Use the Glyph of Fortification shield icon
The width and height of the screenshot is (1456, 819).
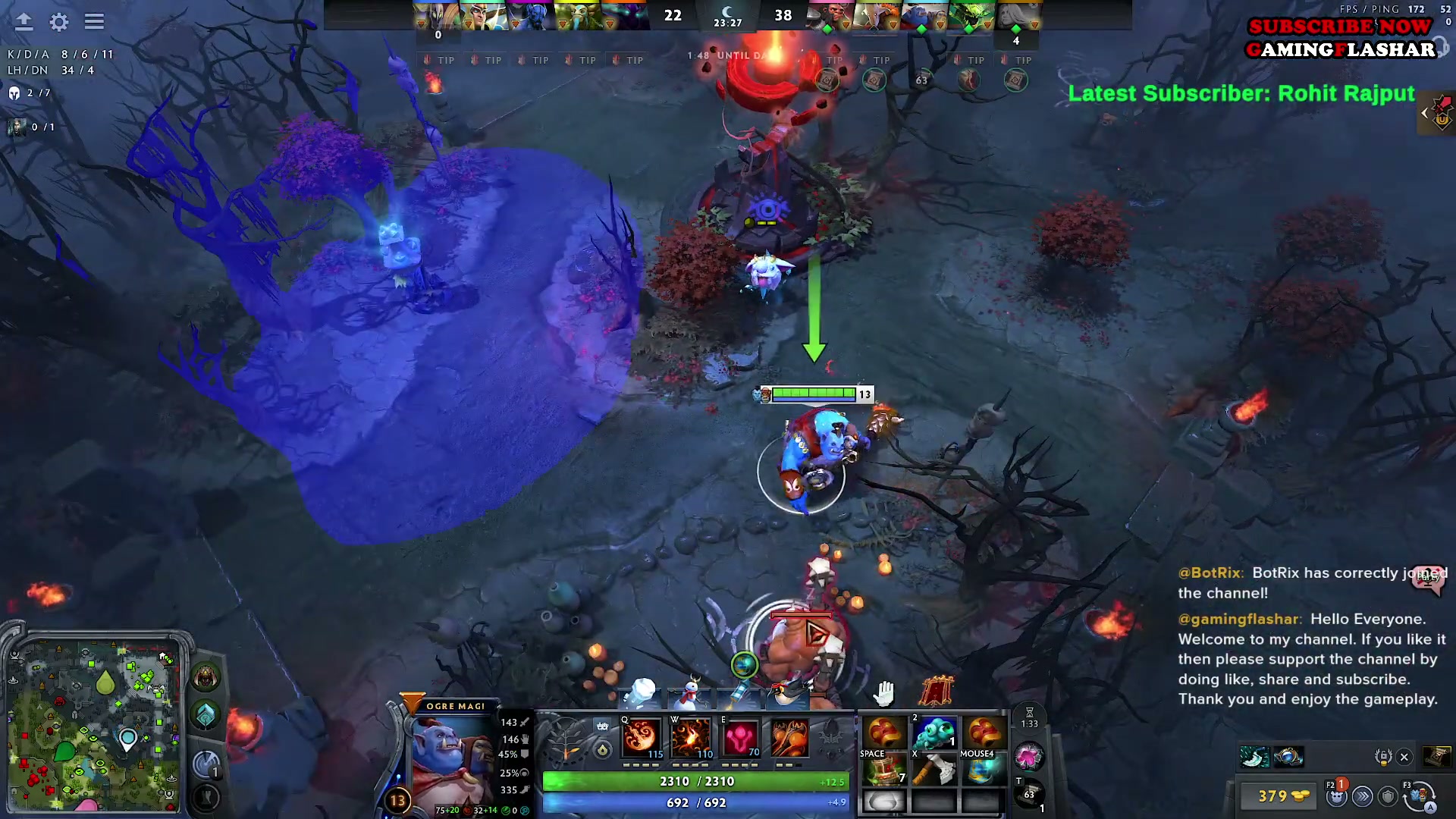tap(1389, 797)
